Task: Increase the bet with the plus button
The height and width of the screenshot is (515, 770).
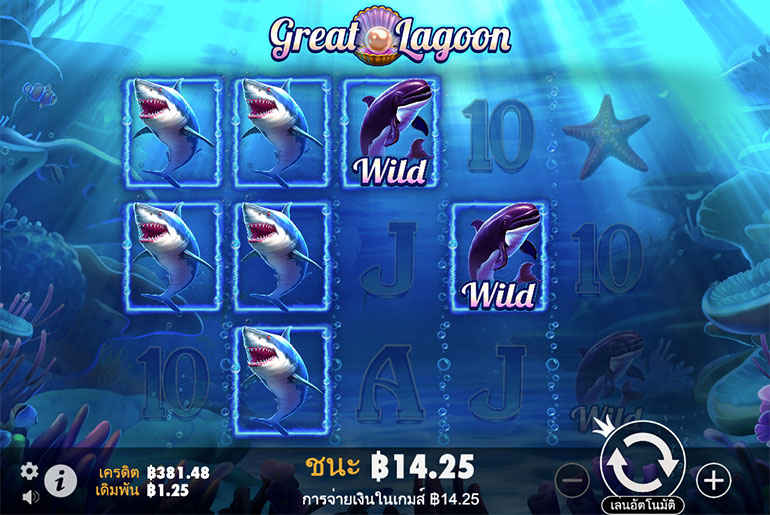Action: [x=713, y=481]
